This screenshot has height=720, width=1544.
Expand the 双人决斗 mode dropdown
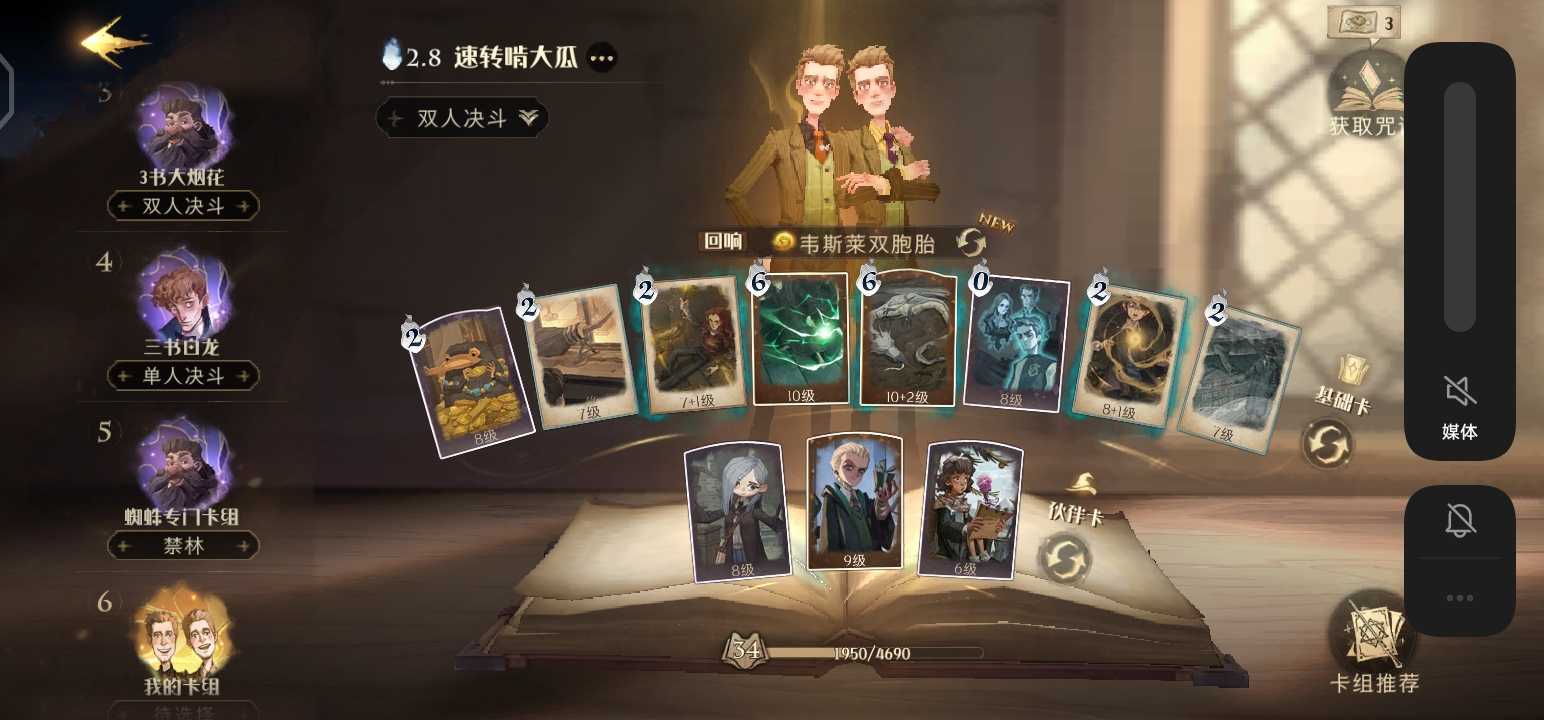[x=461, y=118]
